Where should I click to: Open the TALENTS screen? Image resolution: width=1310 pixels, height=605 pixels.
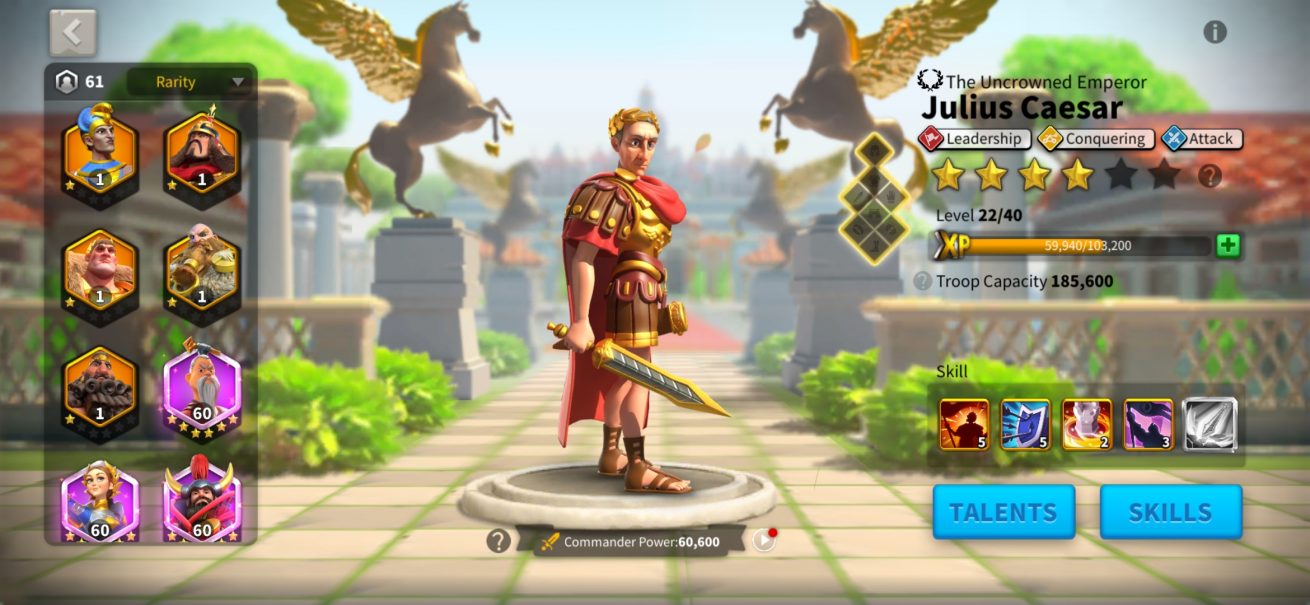1003,512
